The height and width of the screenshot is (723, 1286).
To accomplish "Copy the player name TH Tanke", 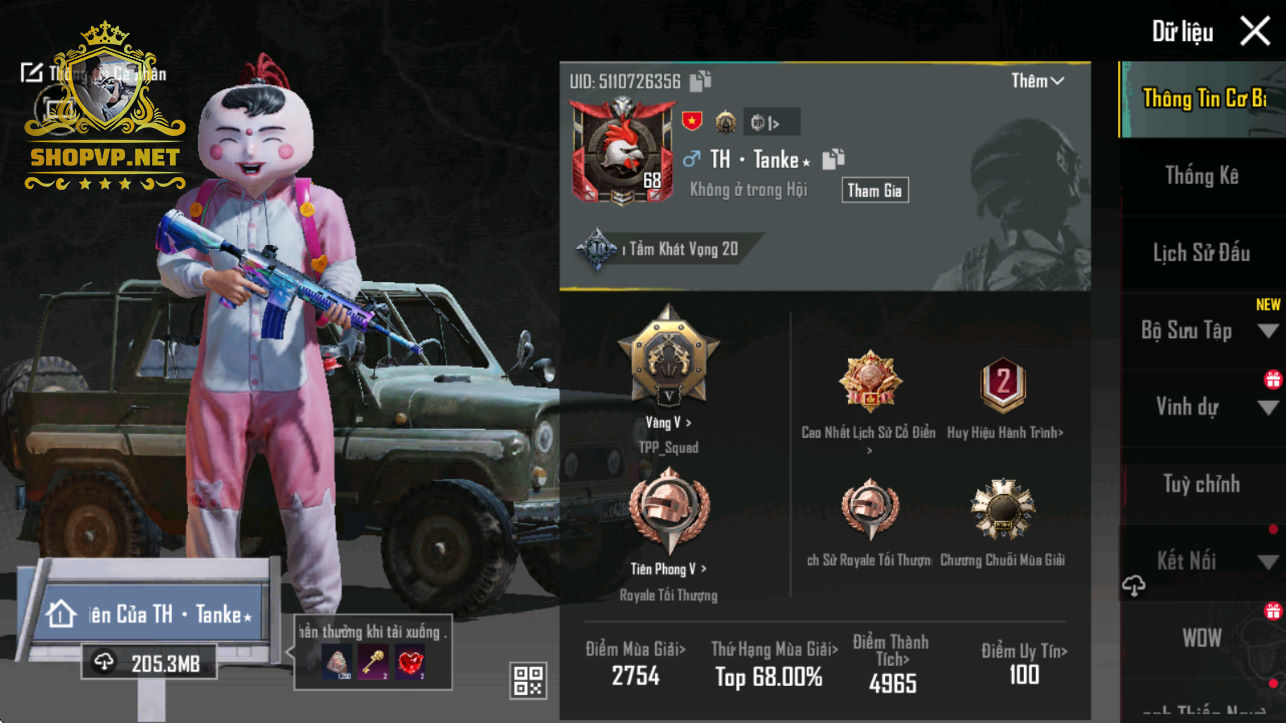I will tap(833, 159).
